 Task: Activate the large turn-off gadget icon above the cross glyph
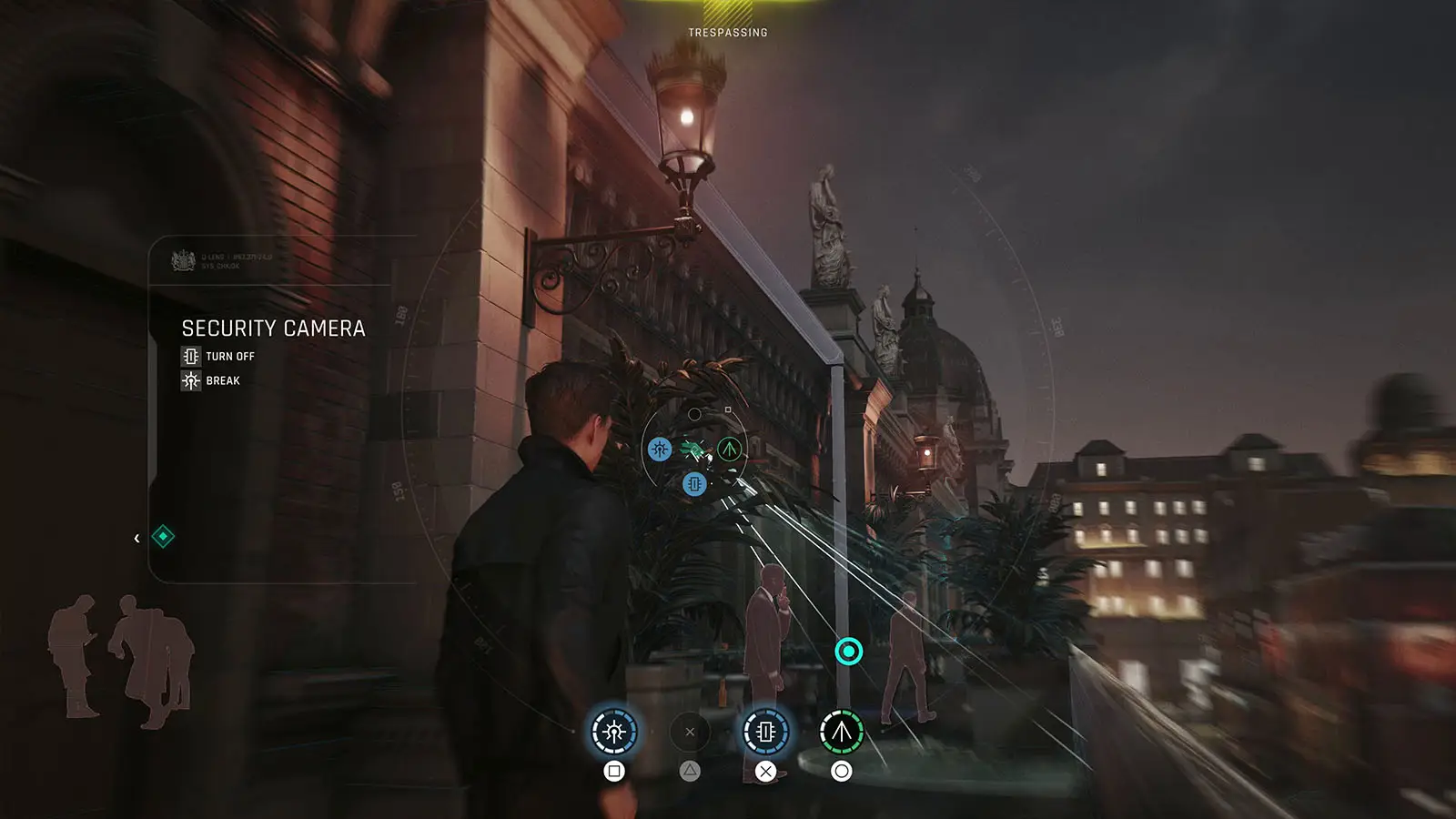pos(765,732)
